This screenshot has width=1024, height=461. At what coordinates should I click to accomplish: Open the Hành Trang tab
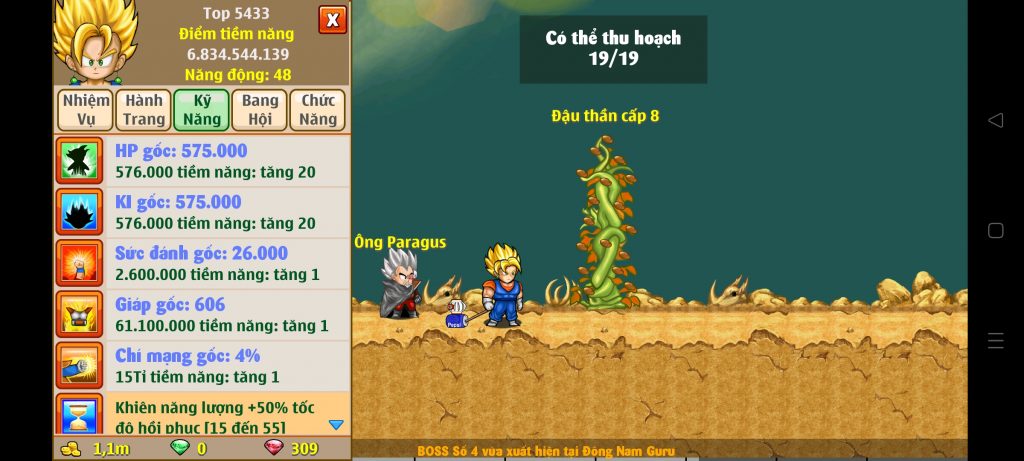(144, 110)
